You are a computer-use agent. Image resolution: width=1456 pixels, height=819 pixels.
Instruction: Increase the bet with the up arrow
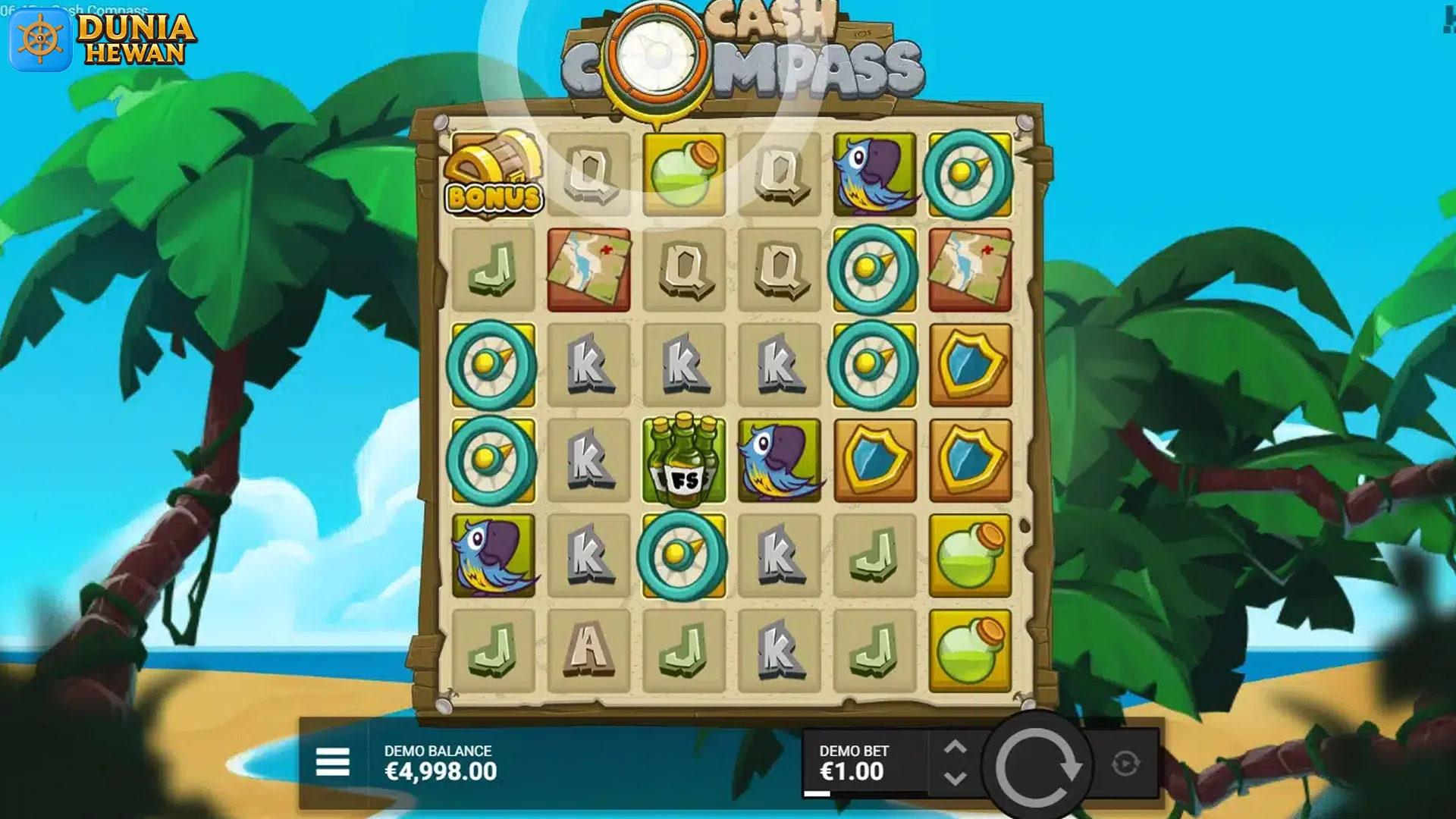[956, 745]
